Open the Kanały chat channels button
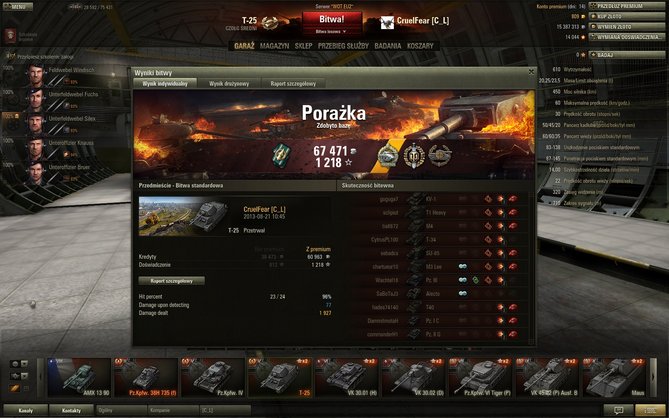The height and width of the screenshot is (418, 669). [26, 410]
